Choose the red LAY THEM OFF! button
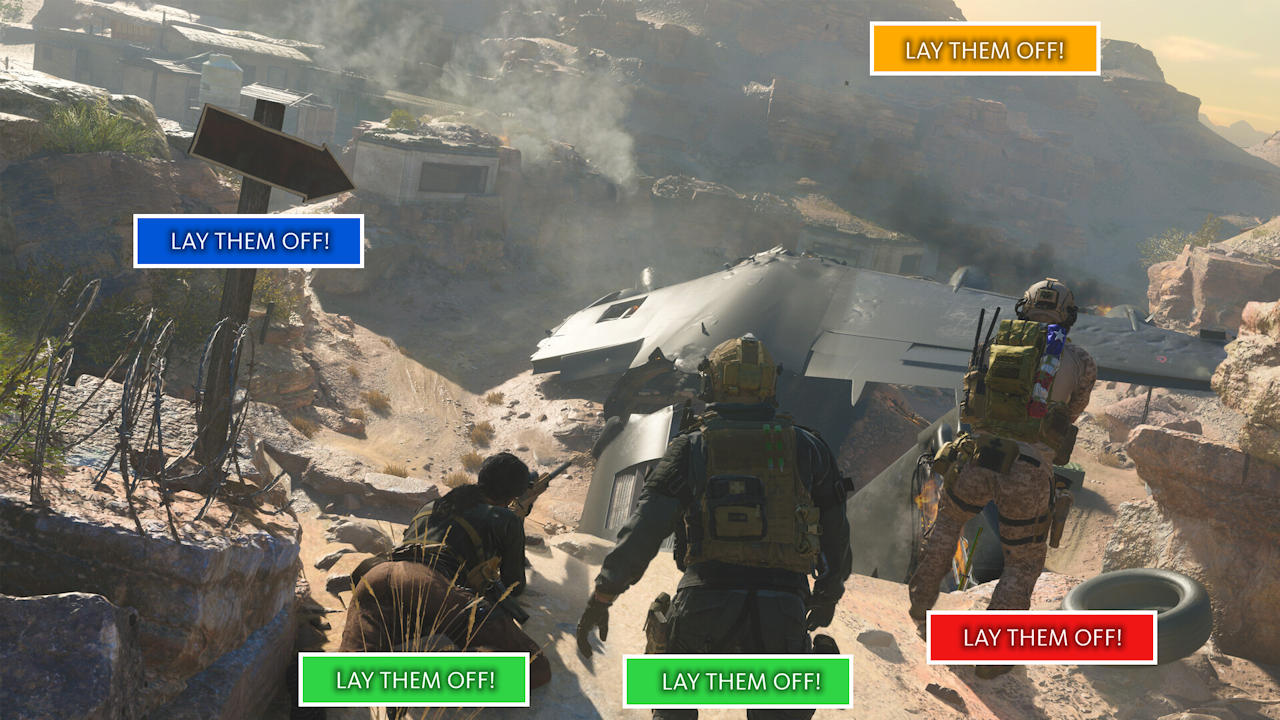Screen dimensions: 1280x720 pyautogui.click(x=1041, y=637)
